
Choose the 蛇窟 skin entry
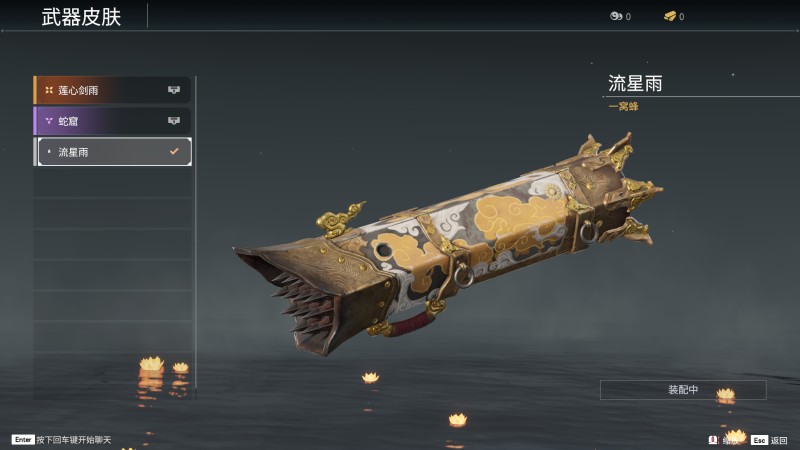point(112,121)
